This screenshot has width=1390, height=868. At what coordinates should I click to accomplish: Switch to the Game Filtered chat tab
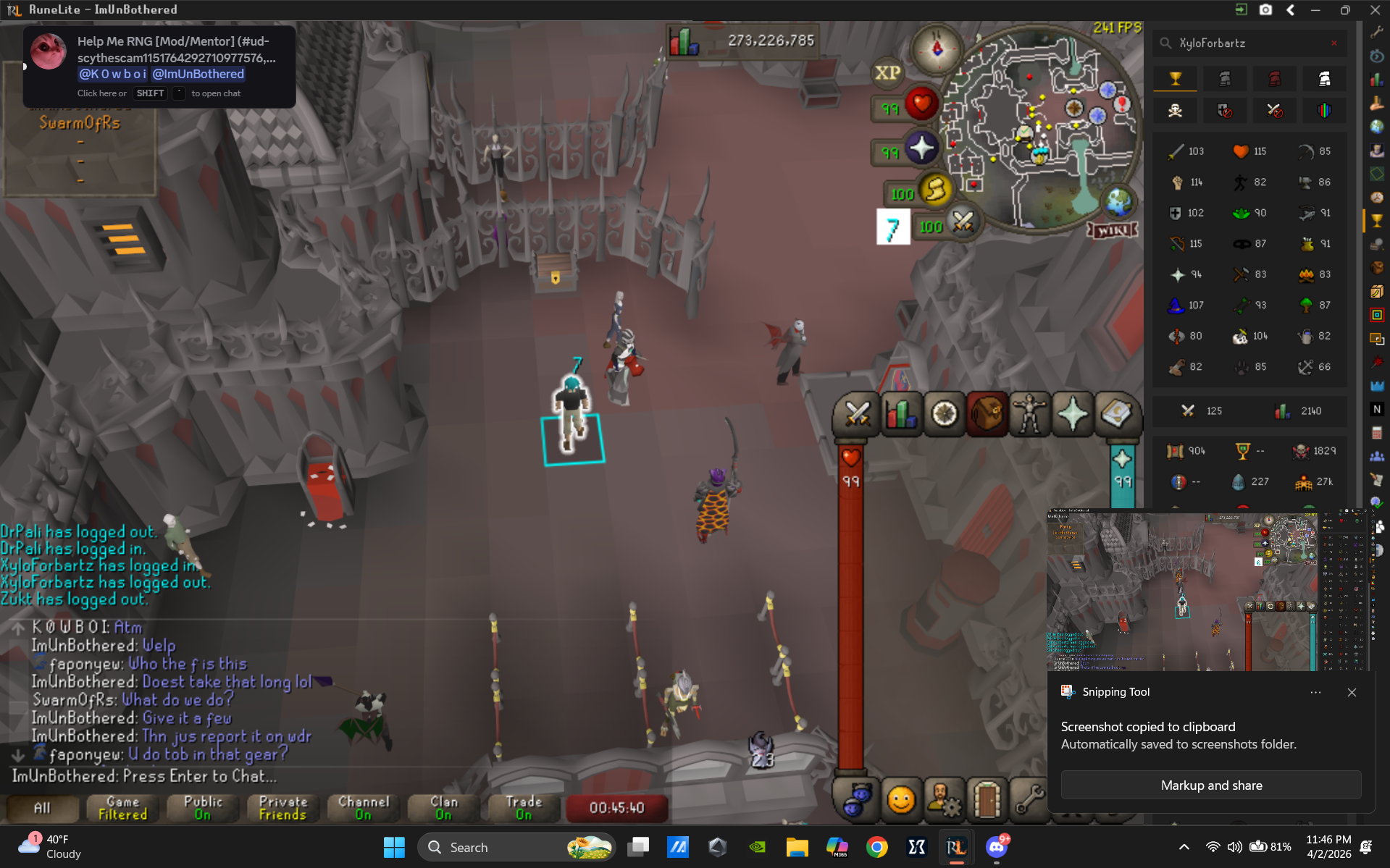click(121, 809)
